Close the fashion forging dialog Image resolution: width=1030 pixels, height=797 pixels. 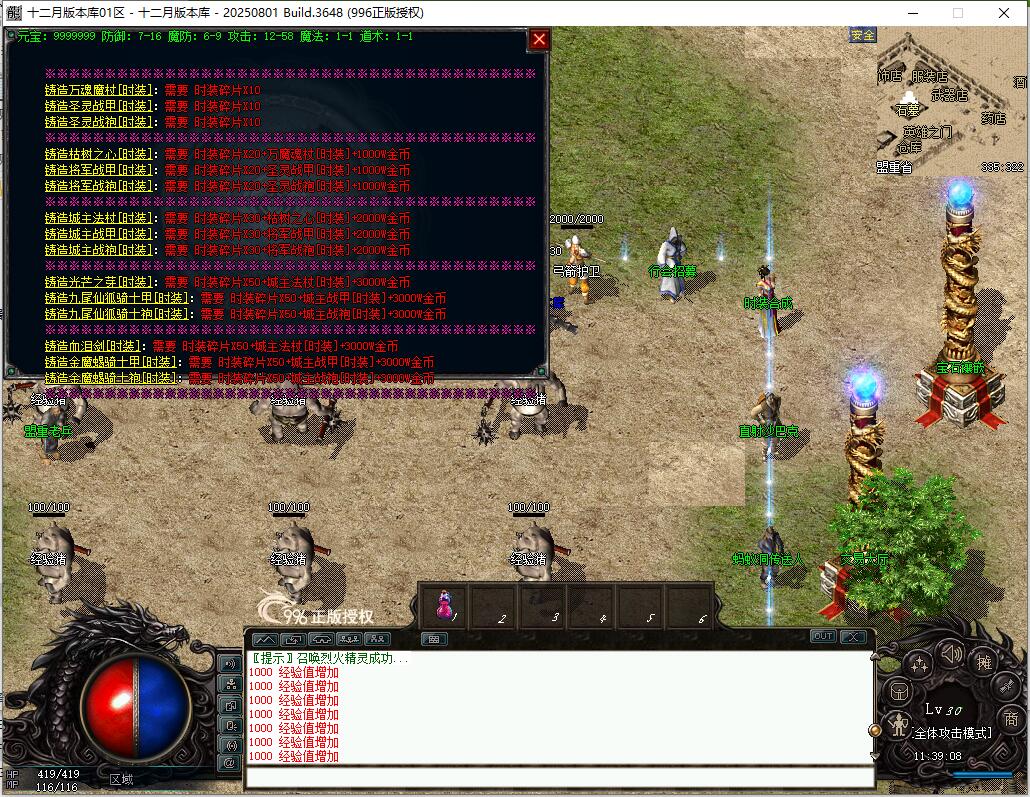[x=539, y=39]
